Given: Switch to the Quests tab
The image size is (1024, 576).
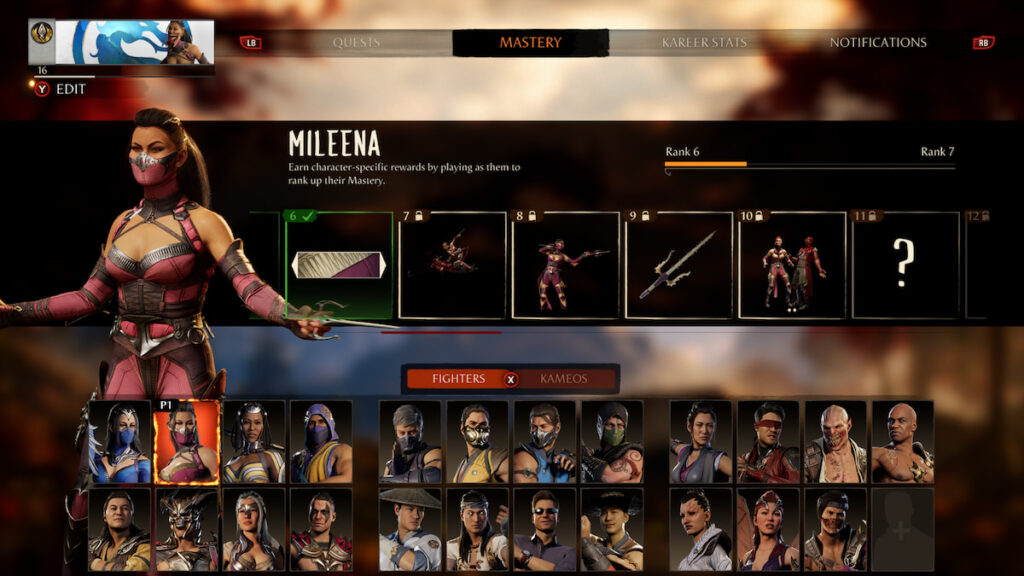Looking at the screenshot, I should 356,43.
